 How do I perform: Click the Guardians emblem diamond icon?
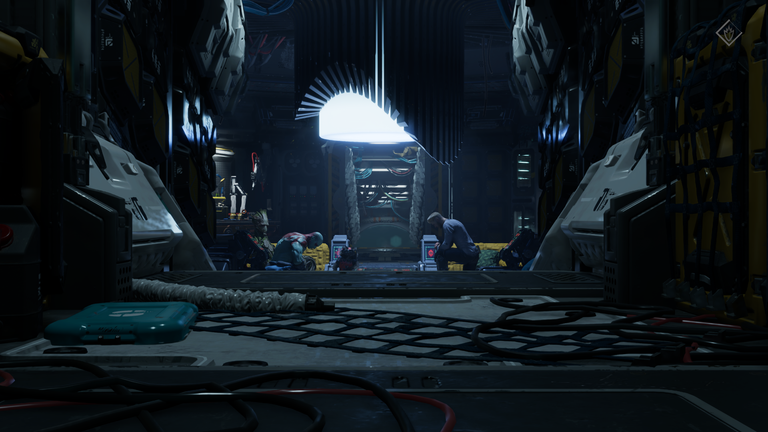point(728,32)
